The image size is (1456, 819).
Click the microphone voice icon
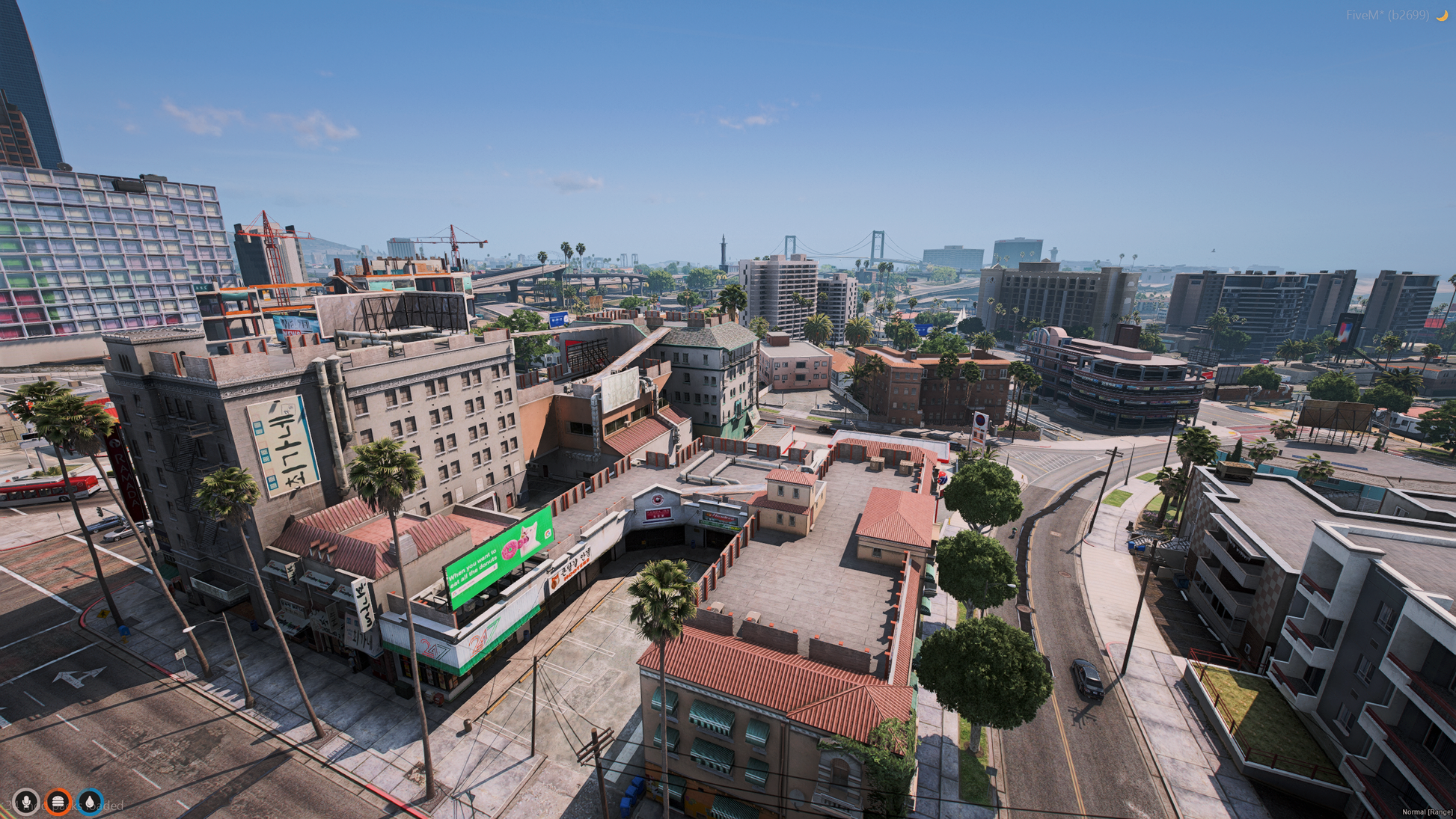[x=26, y=802]
